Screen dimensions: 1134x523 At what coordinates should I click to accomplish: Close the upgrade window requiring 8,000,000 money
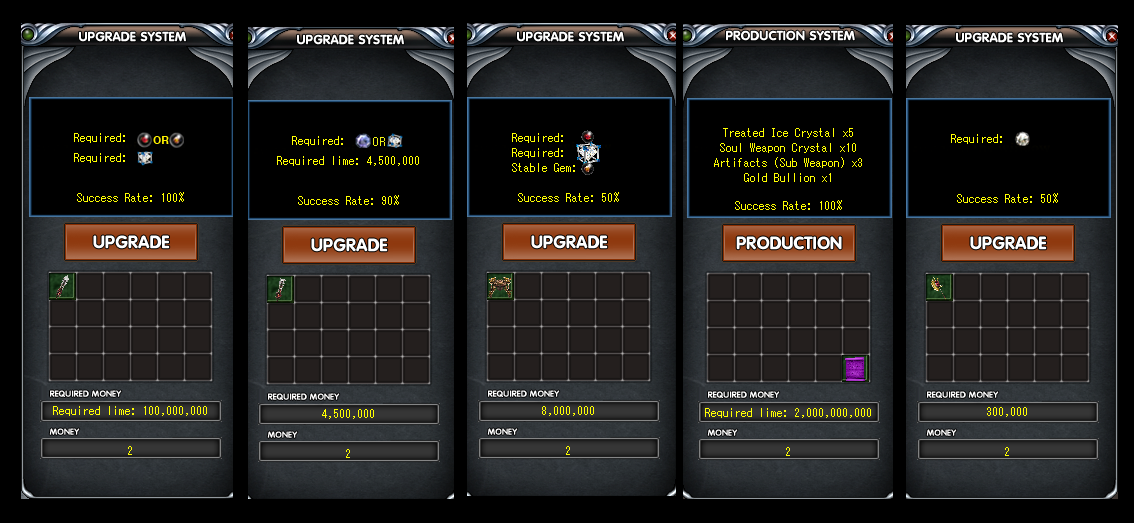pos(673,37)
